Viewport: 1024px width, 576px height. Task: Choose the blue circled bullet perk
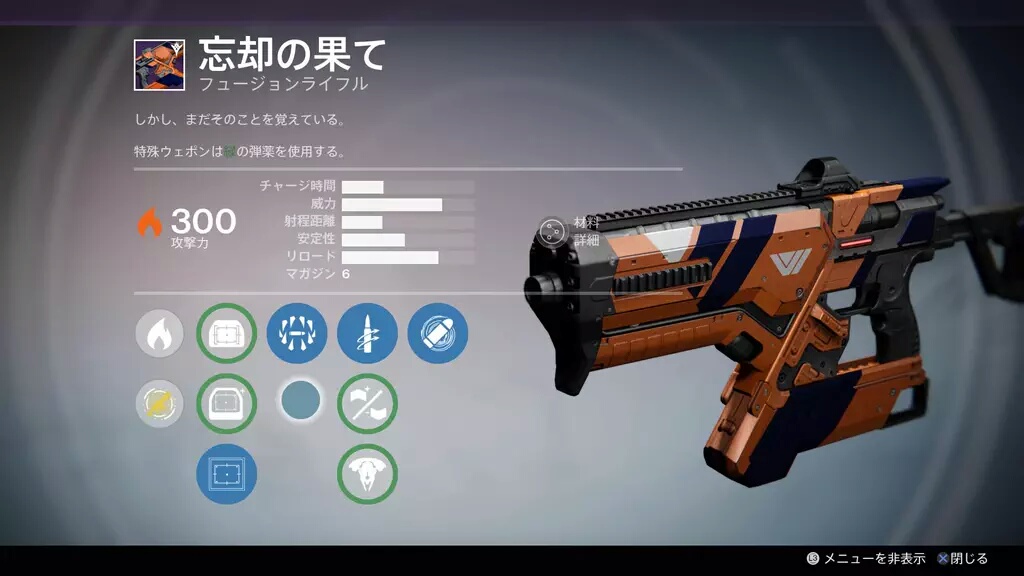coord(437,333)
